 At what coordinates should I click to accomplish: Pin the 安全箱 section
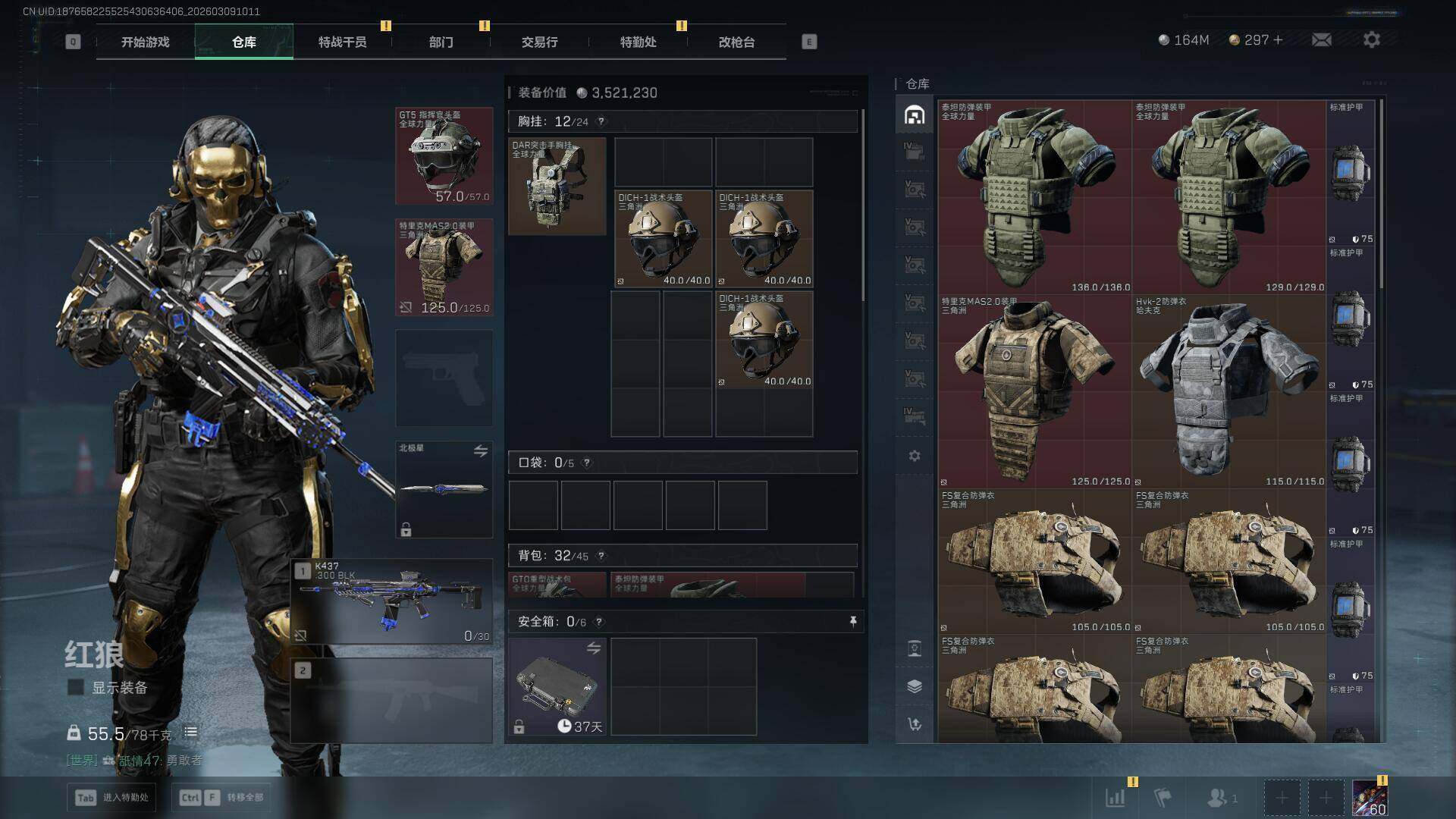click(x=853, y=622)
